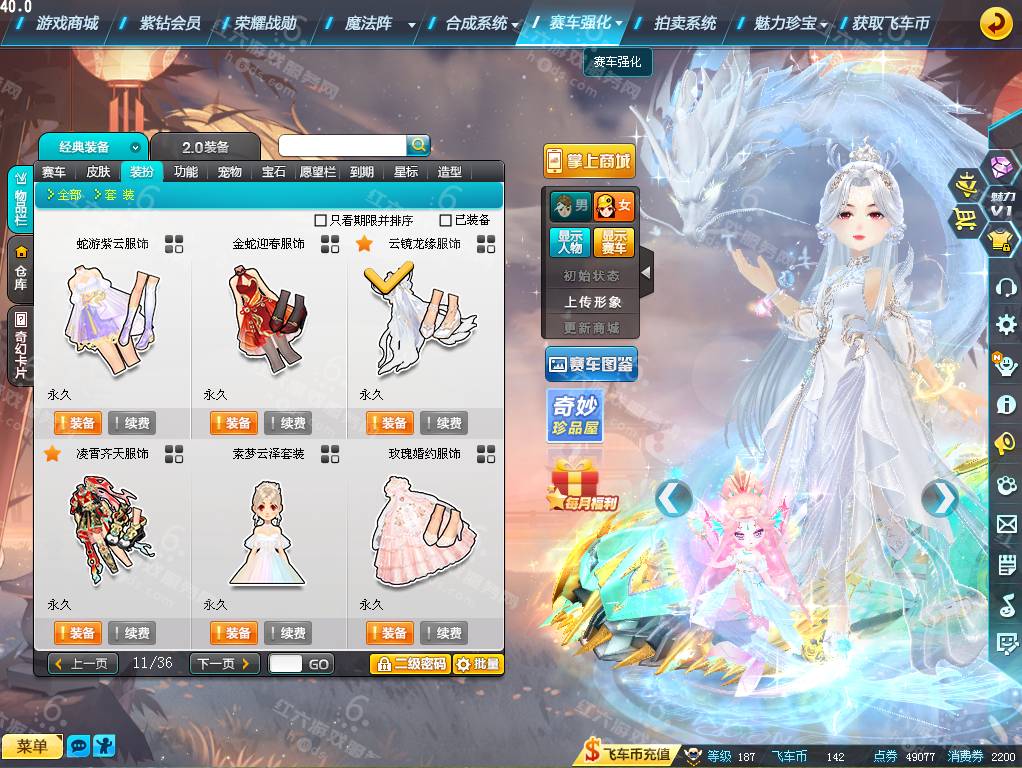Return to previous page with 上一页
Screen dimensions: 1022x768
click(x=84, y=664)
